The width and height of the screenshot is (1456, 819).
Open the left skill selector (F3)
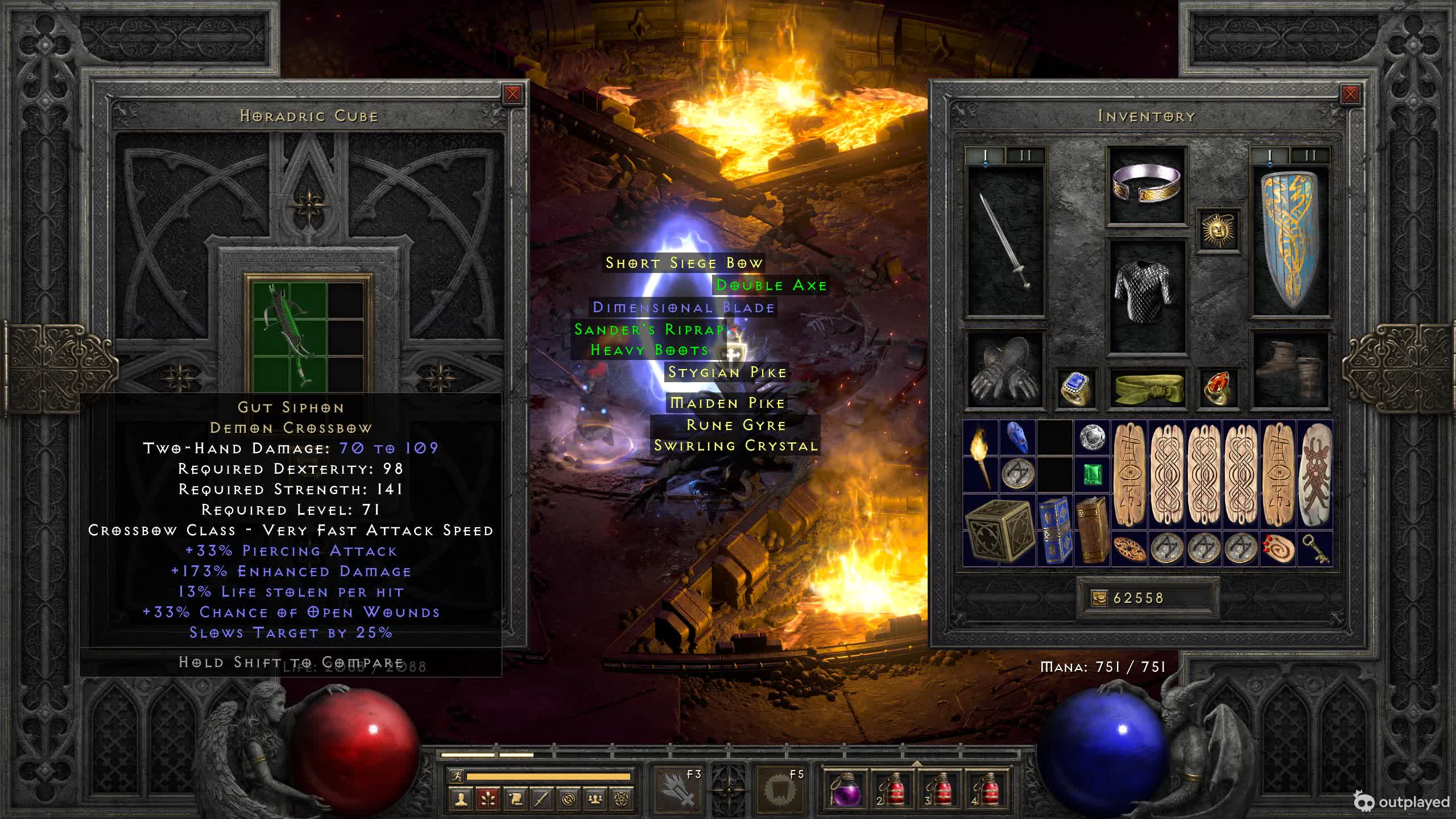[x=679, y=789]
